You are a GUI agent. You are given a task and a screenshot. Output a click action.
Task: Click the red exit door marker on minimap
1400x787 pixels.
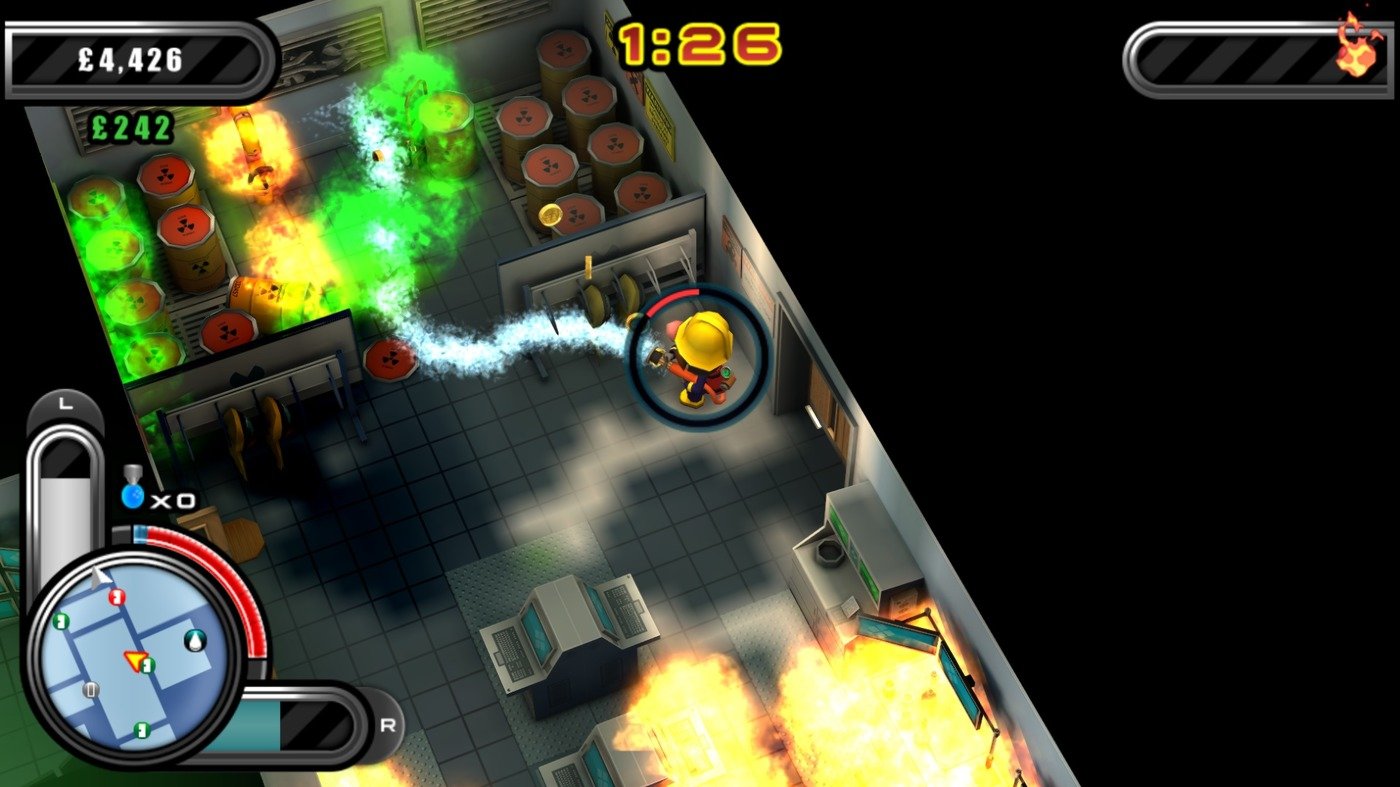click(x=116, y=598)
